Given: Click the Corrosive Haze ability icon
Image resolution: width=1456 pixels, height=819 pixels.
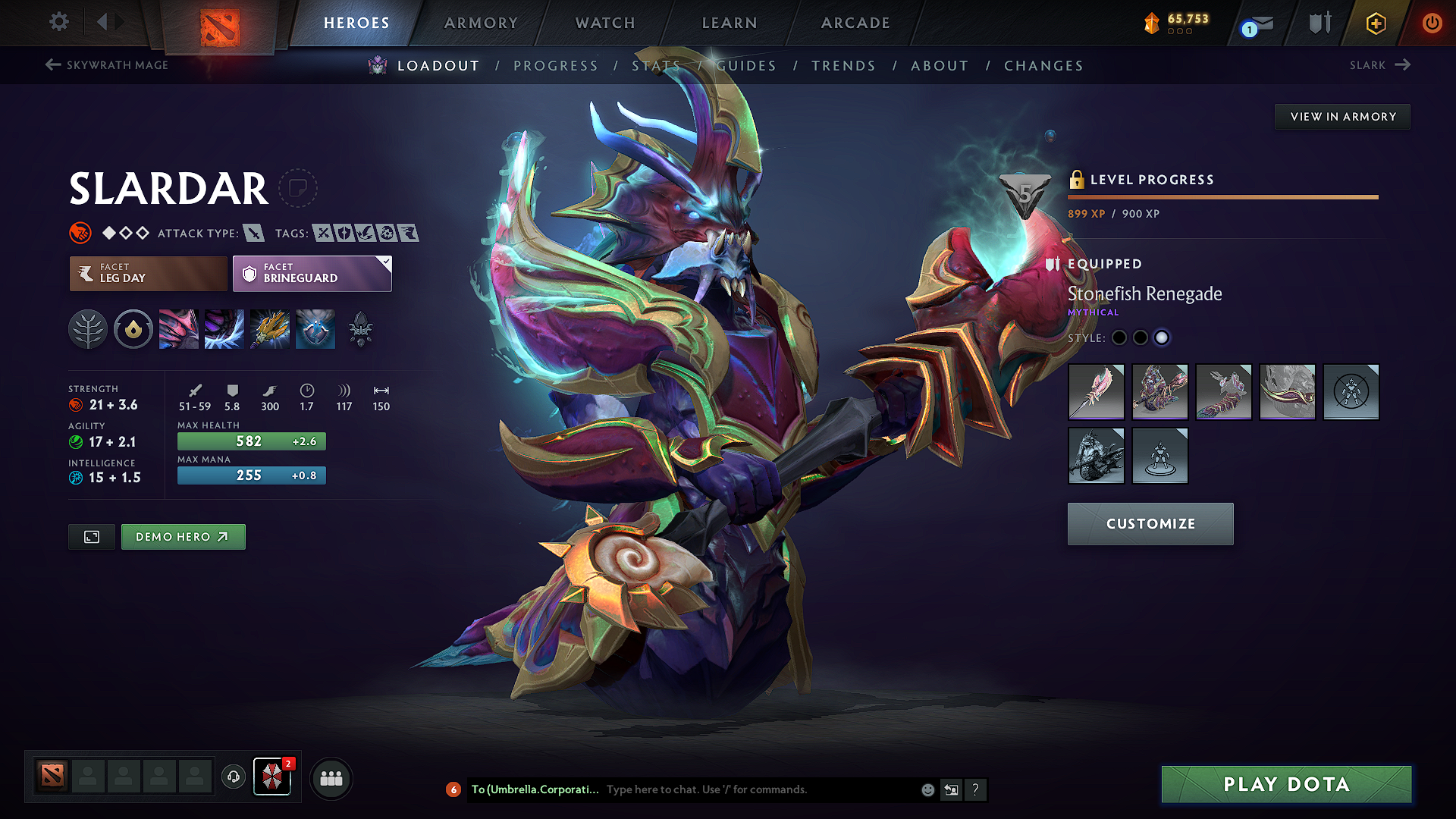Looking at the screenshot, I should pos(315,328).
